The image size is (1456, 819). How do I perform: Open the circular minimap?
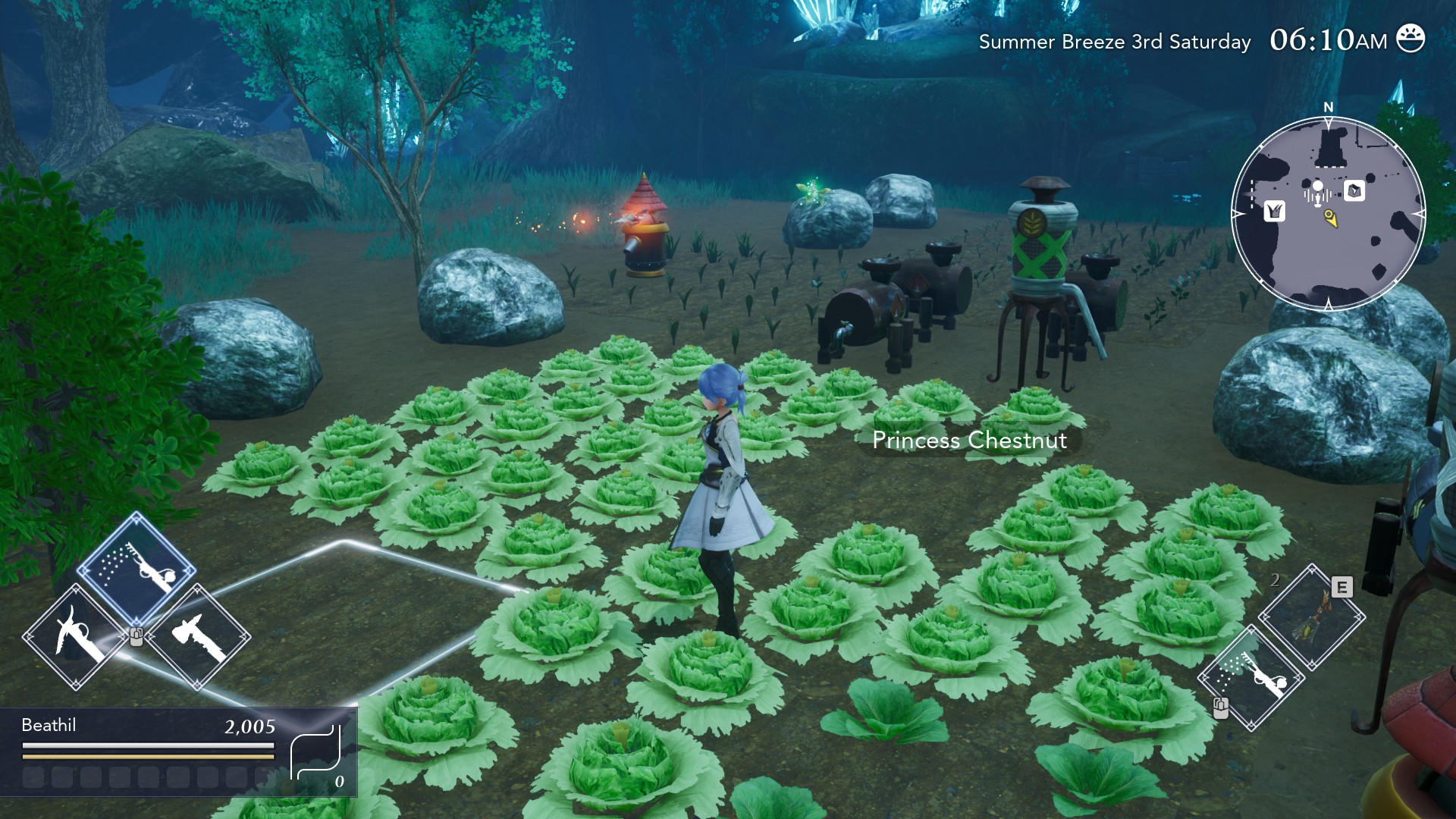[1328, 214]
